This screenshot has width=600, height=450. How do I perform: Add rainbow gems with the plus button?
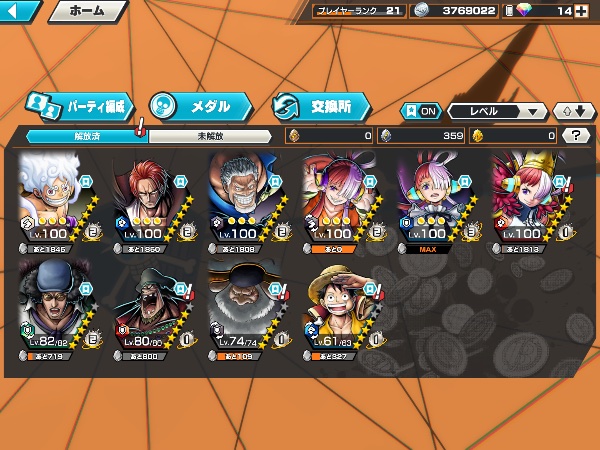point(582,11)
